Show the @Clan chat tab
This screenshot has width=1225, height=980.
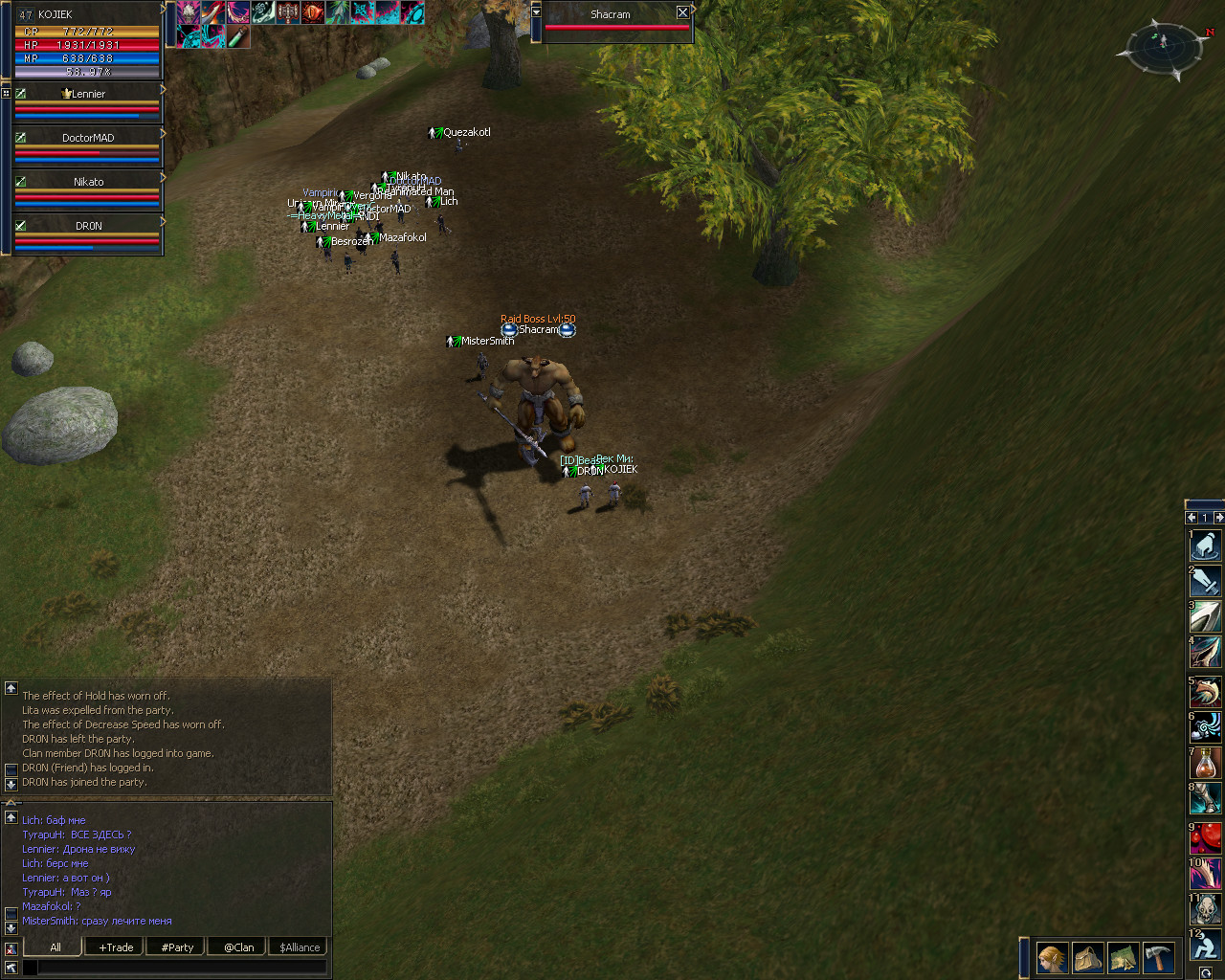[x=238, y=947]
